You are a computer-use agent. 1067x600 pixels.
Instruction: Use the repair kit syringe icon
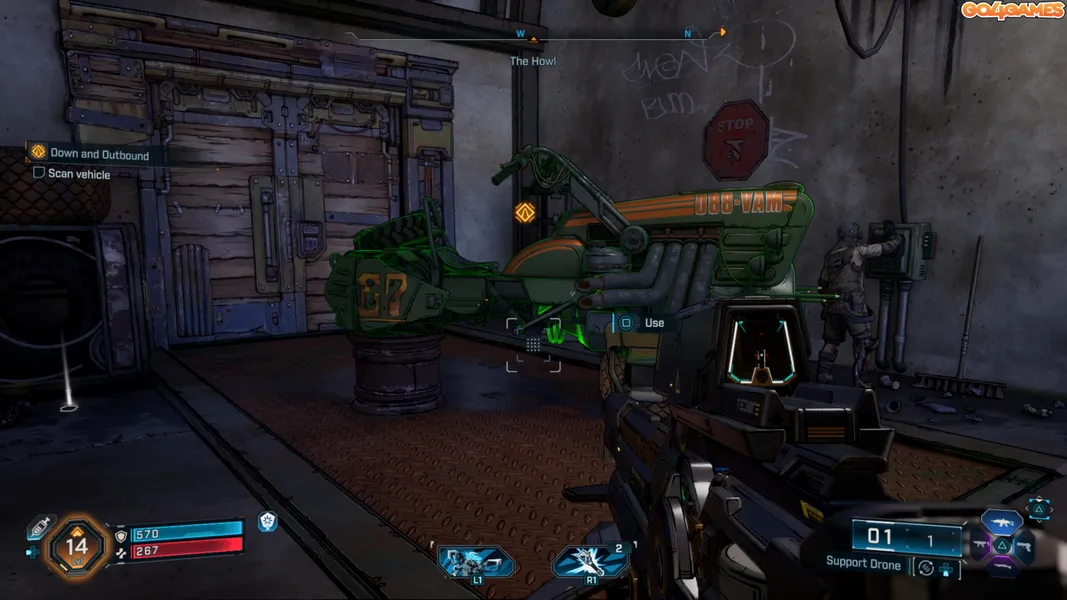(38, 526)
